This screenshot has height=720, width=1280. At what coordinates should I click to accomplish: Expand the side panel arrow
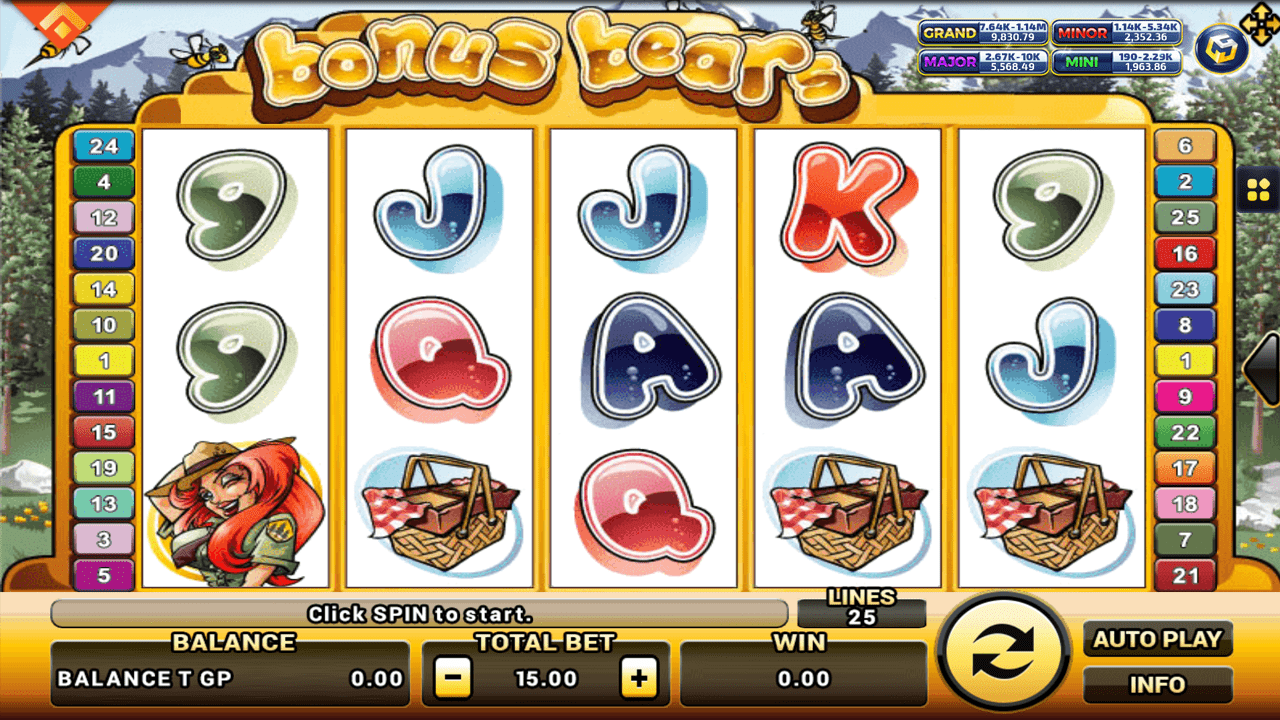pyautogui.click(x=1262, y=368)
